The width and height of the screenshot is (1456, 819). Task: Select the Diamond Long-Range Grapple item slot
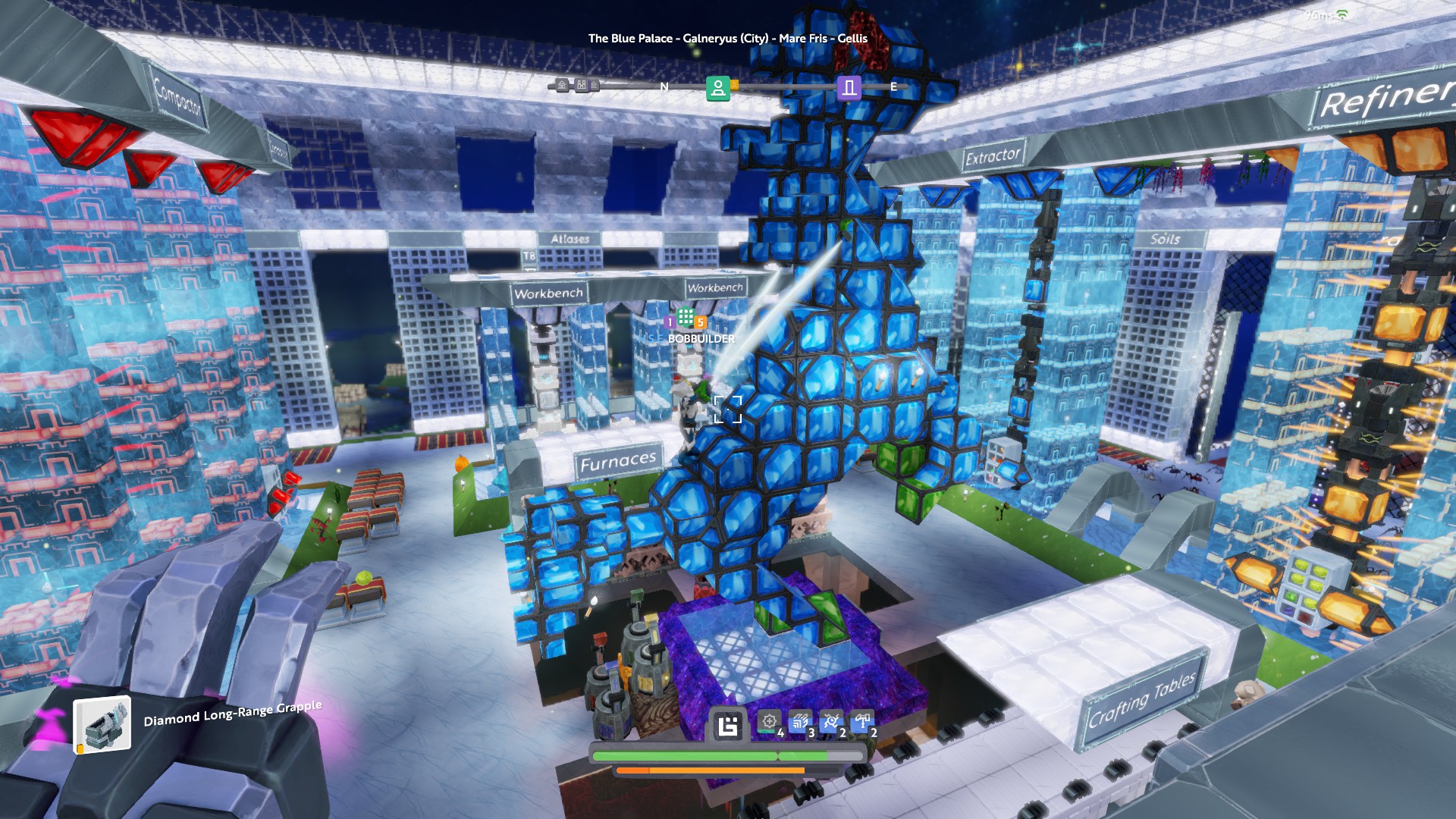102,724
